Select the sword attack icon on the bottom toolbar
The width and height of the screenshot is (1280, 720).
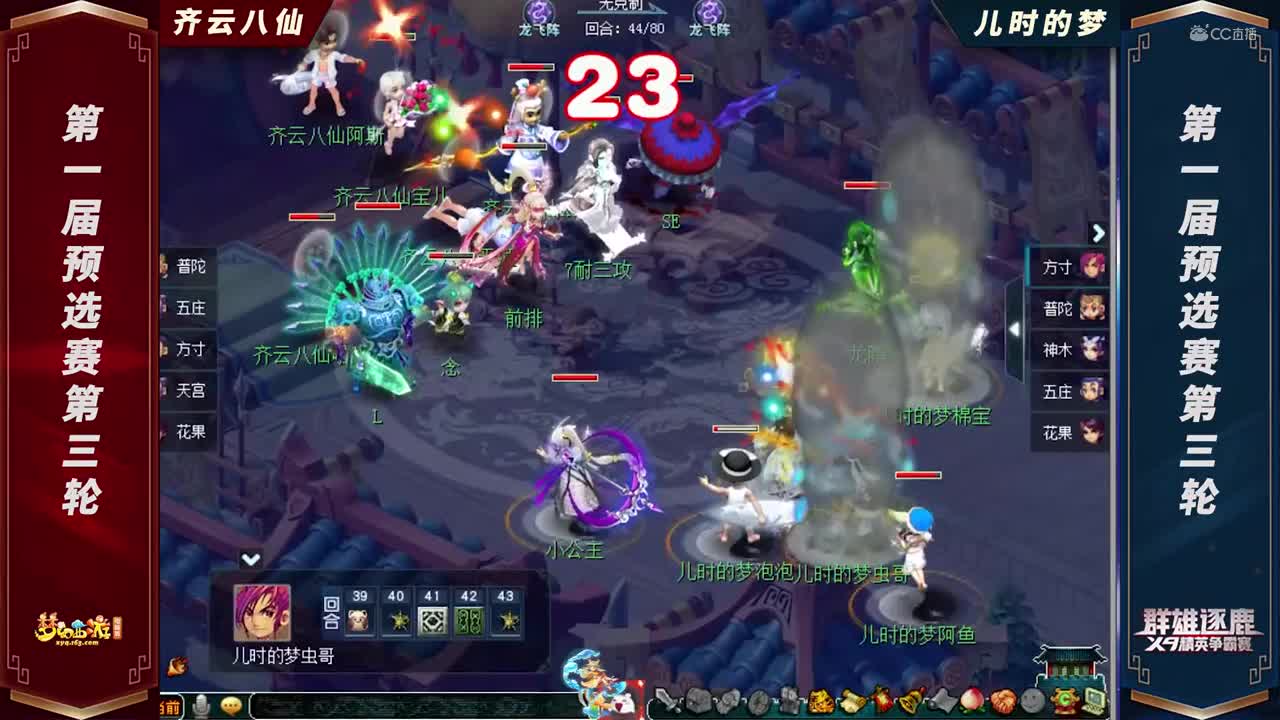(666, 700)
